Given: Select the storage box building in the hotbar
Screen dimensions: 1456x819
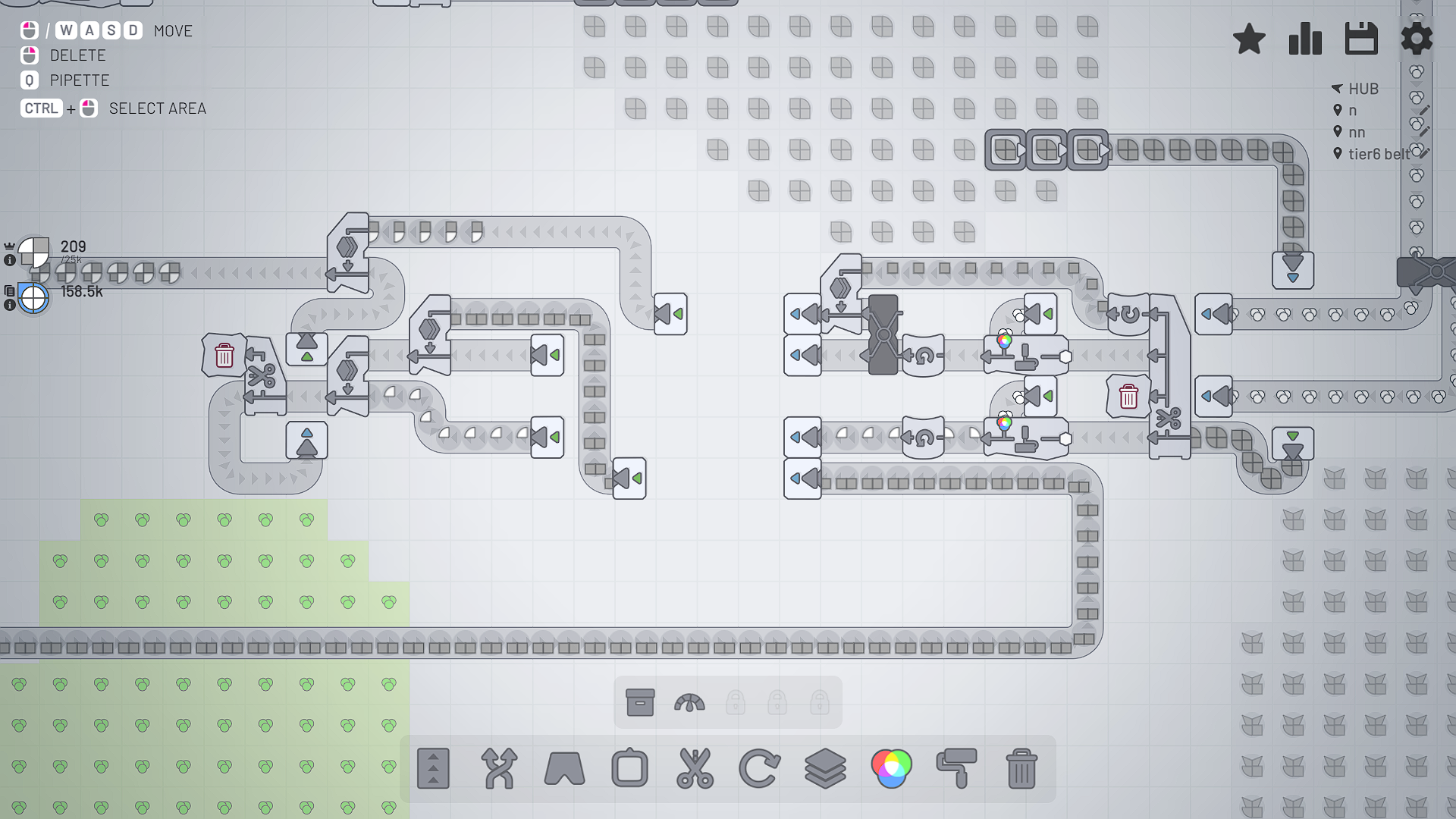Looking at the screenshot, I should click(x=641, y=703).
